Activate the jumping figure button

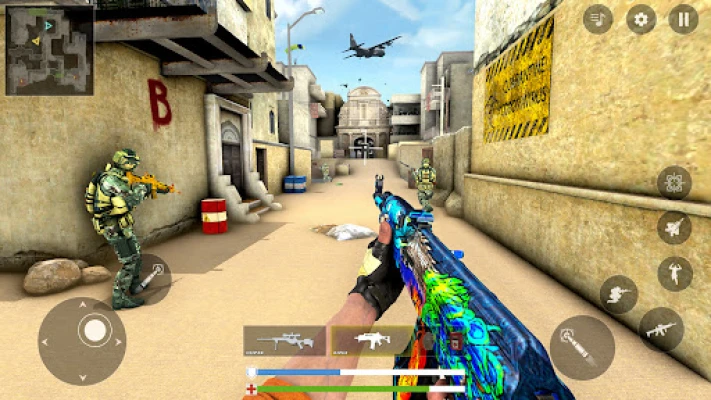[x=675, y=273]
